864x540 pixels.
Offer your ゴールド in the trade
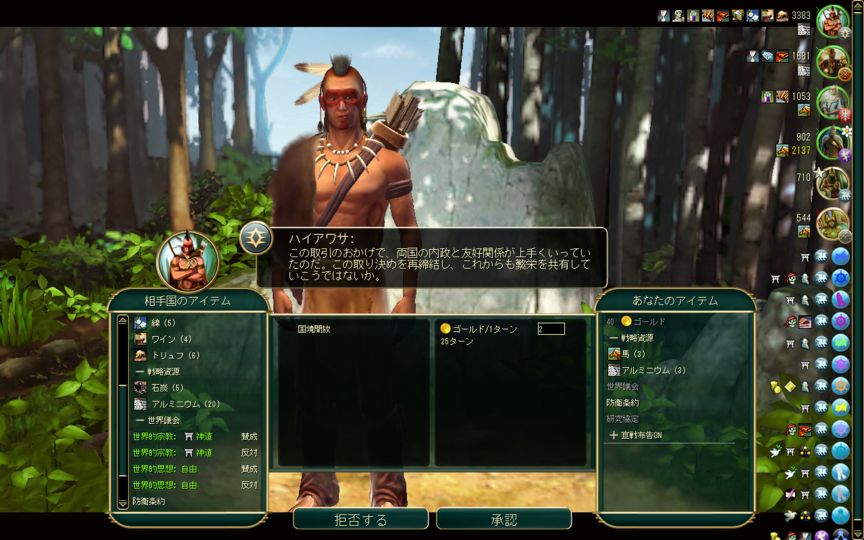pyautogui.click(x=650, y=322)
